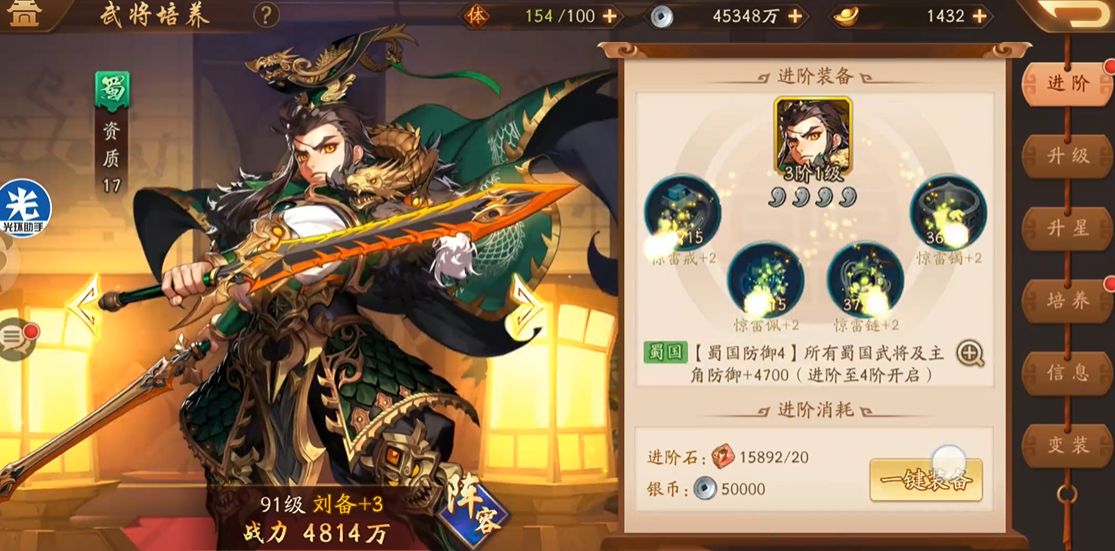Select the 惊雷镯+2 equipment slot
Image resolution: width=1115 pixels, height=551 pixels.
[947, 213]
